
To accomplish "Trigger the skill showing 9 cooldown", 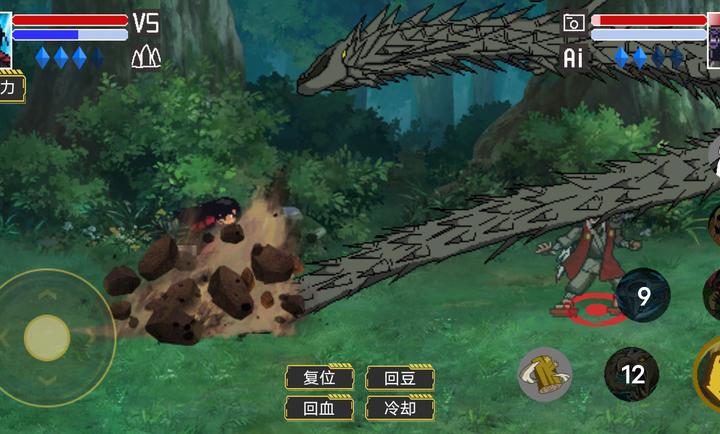I will click(642, 296).
